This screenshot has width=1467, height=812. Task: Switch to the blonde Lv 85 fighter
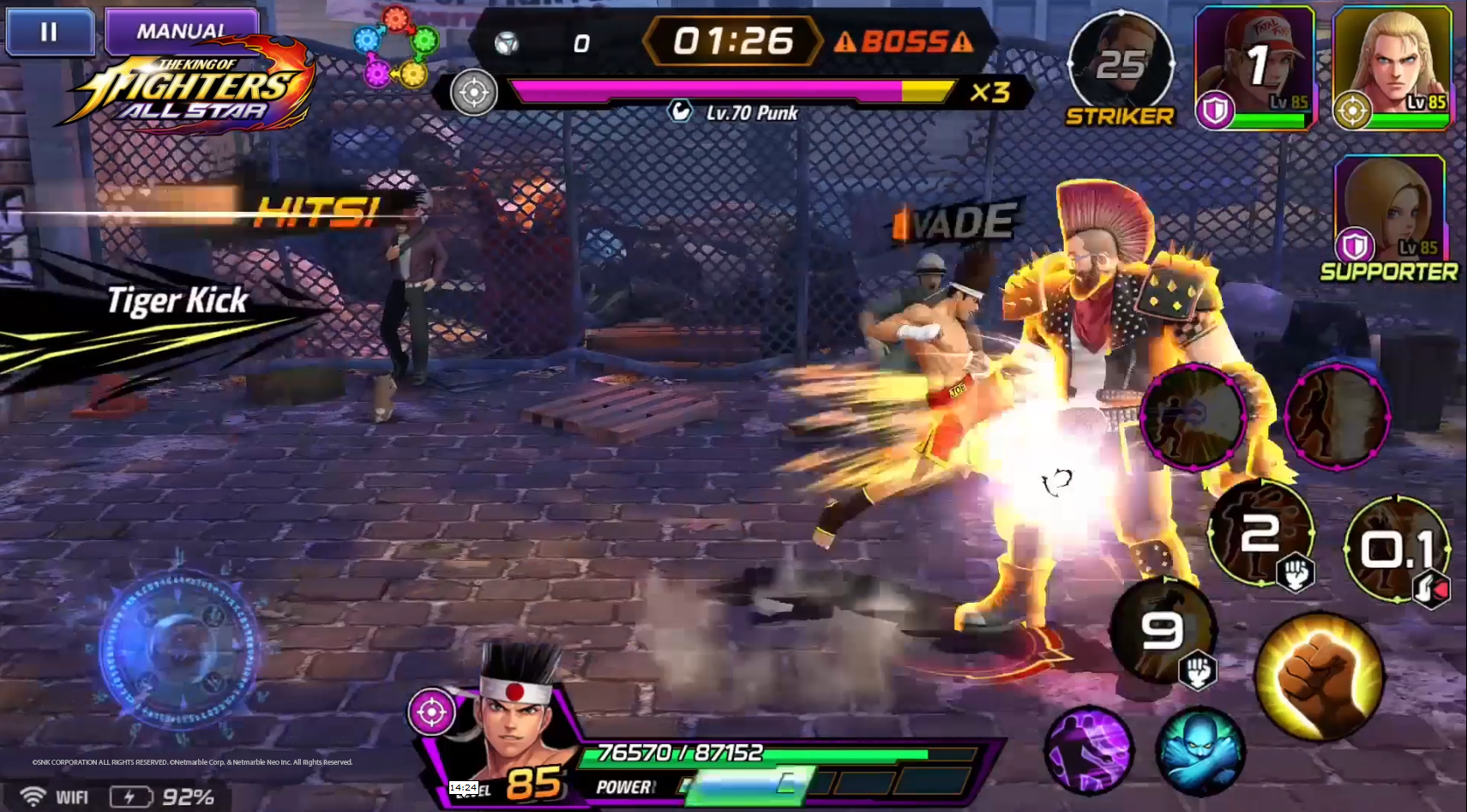[x=1391, y=67]
